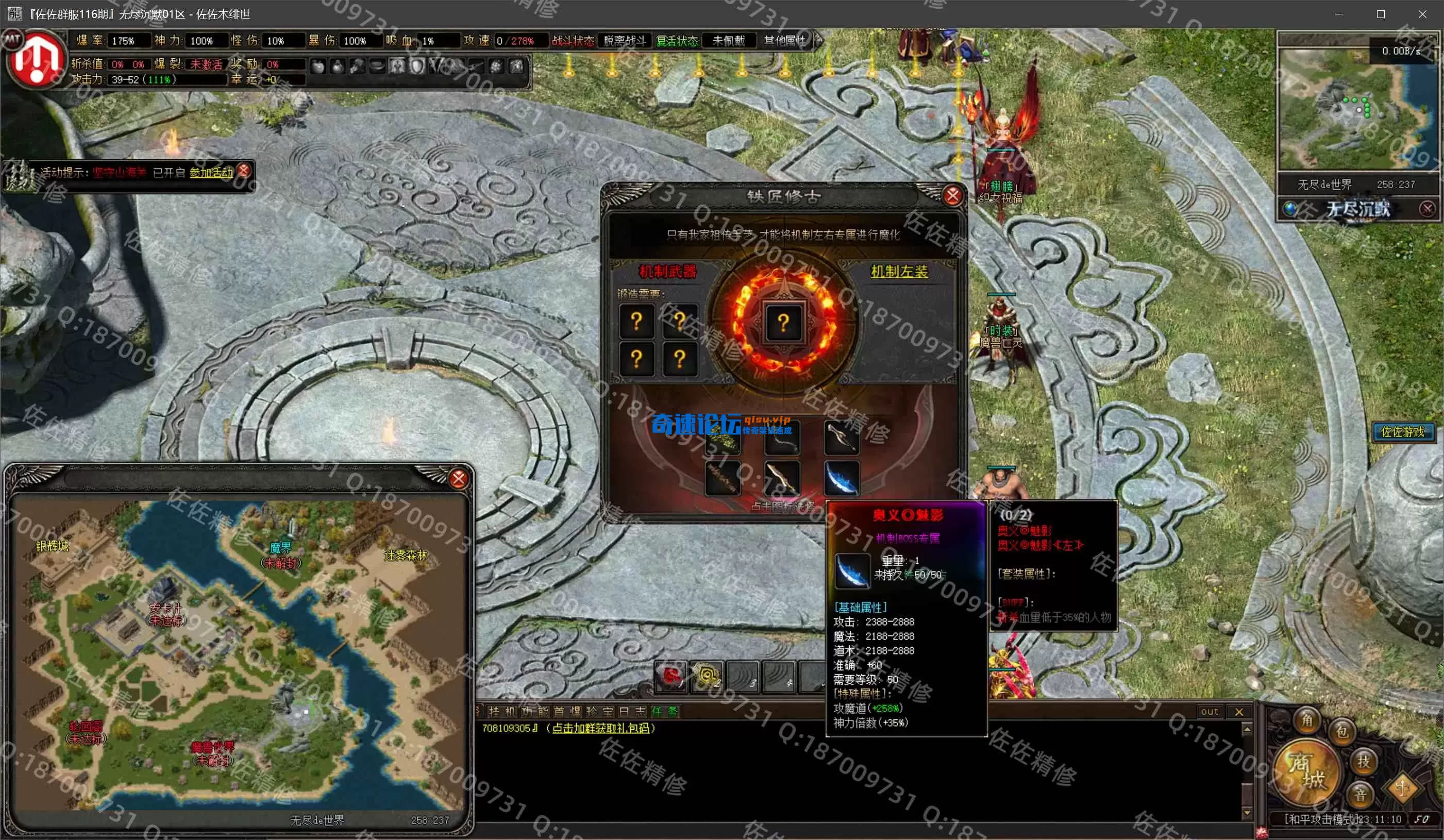This screenshot has height=840, width=1444.
Task: Open the 角 character panel
Action: pos(1307,720)
